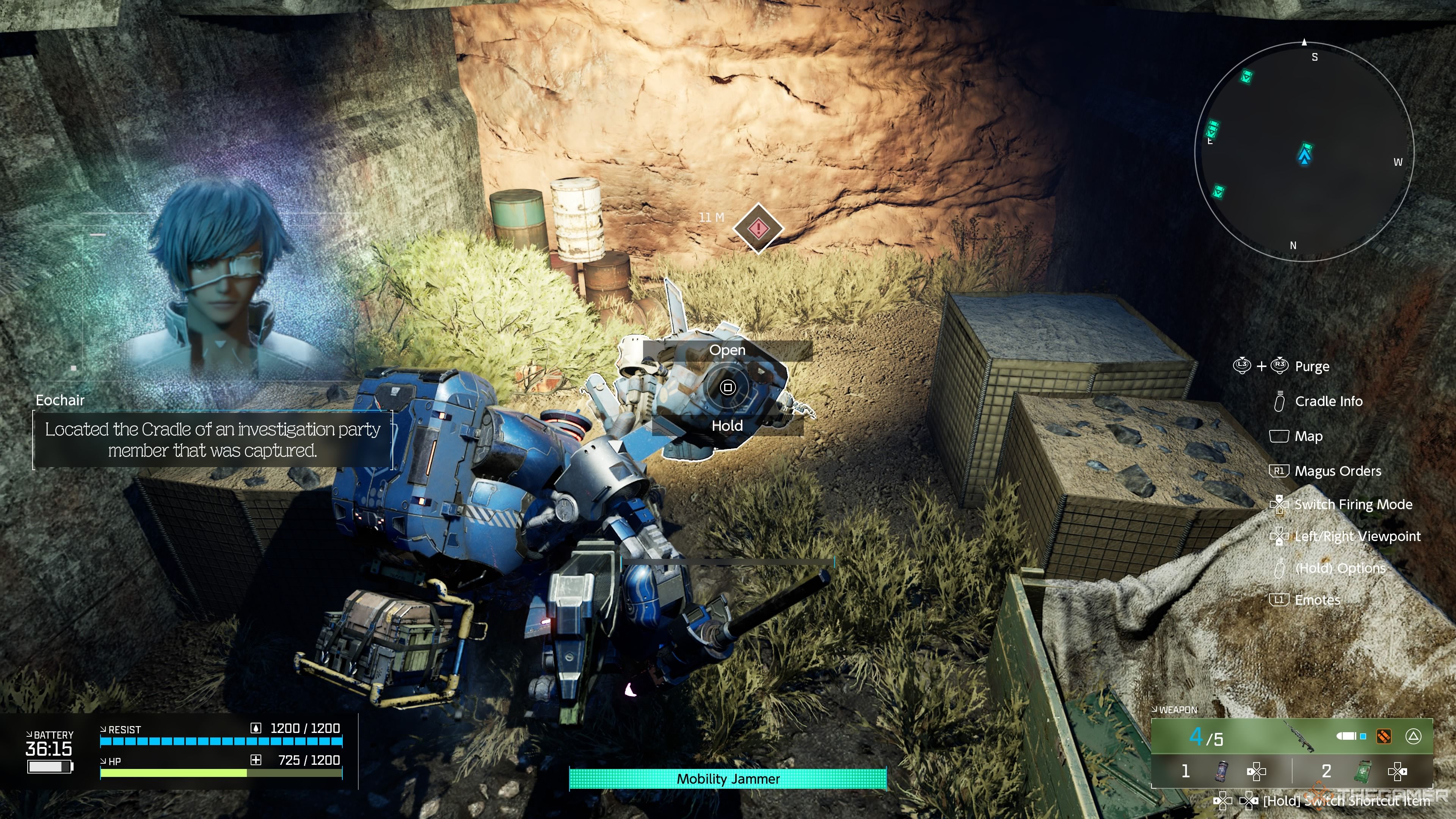Click the circular minimap

click(1304, 152)
